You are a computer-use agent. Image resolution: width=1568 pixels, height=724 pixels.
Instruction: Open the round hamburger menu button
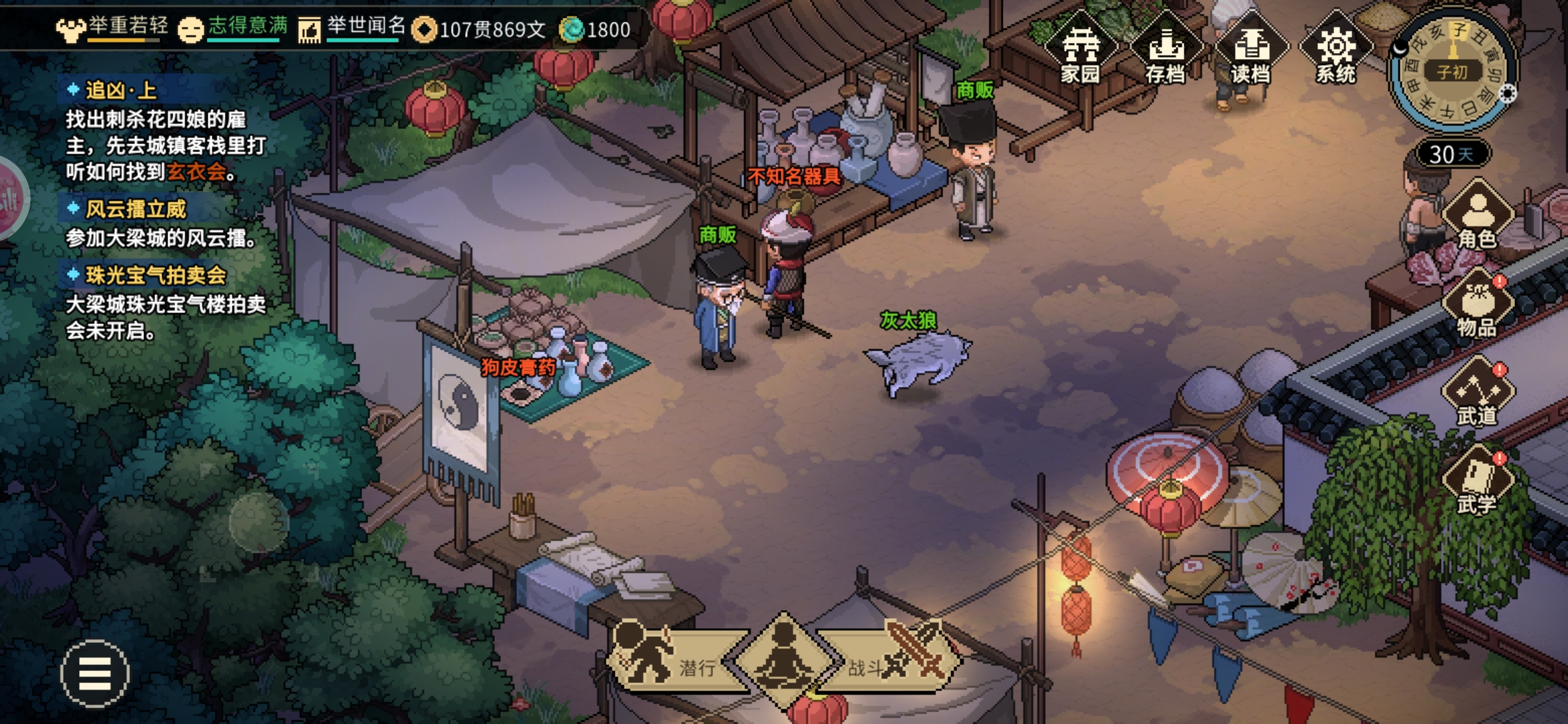pyautogui.click(x=94, y=673)
